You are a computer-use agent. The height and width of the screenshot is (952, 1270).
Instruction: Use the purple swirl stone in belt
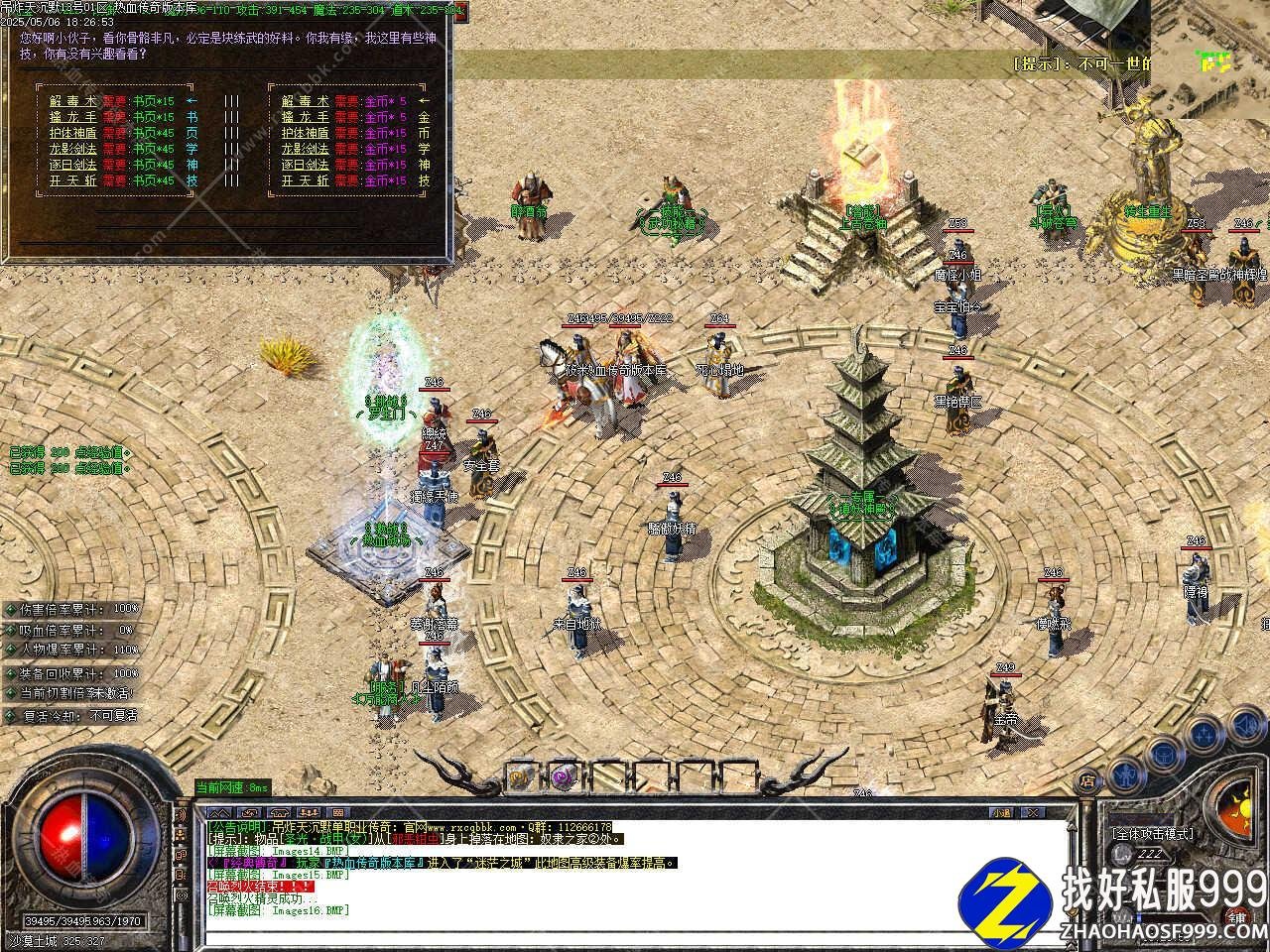[x=564, y=775]
